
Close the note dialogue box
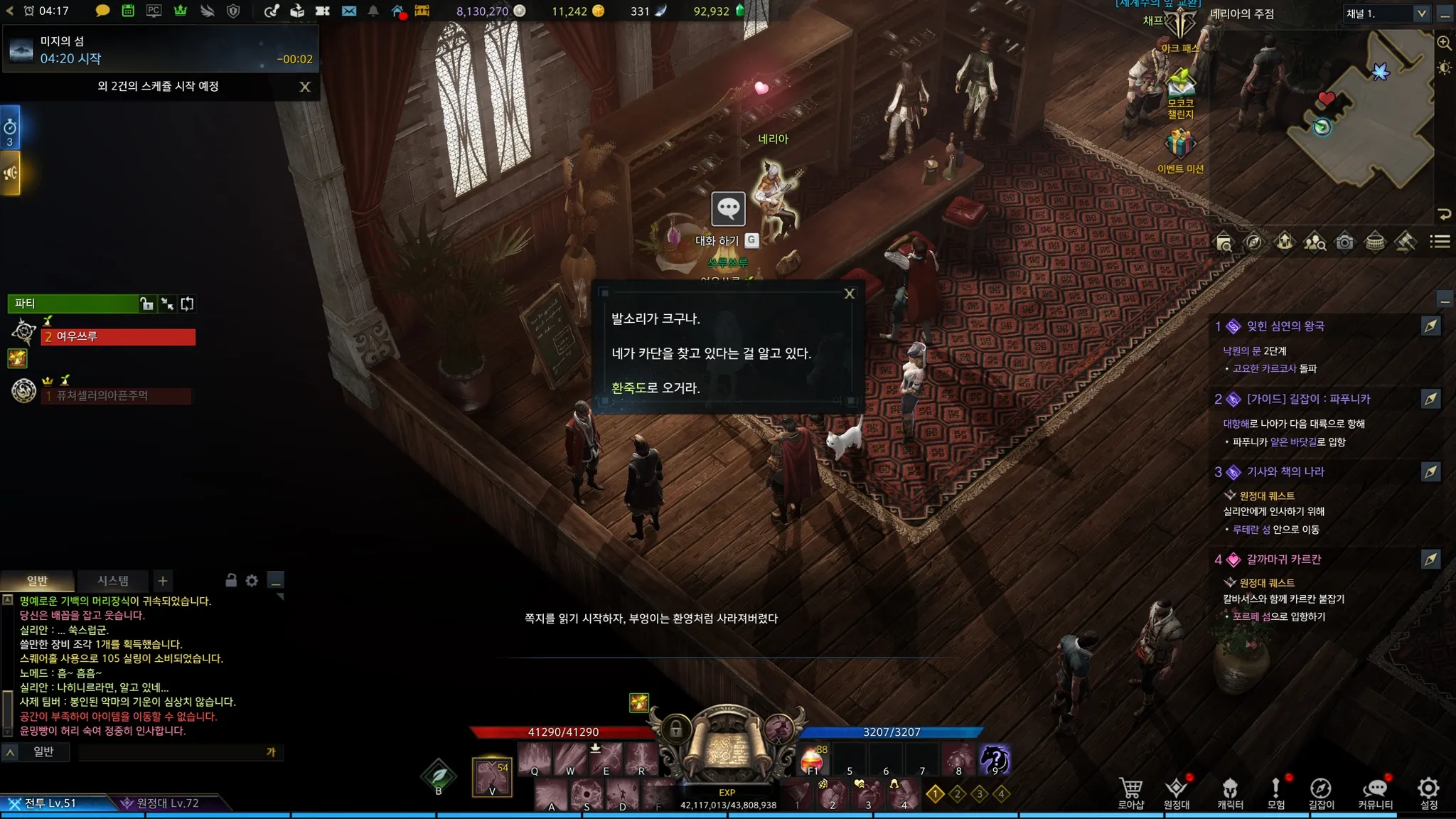849,294
